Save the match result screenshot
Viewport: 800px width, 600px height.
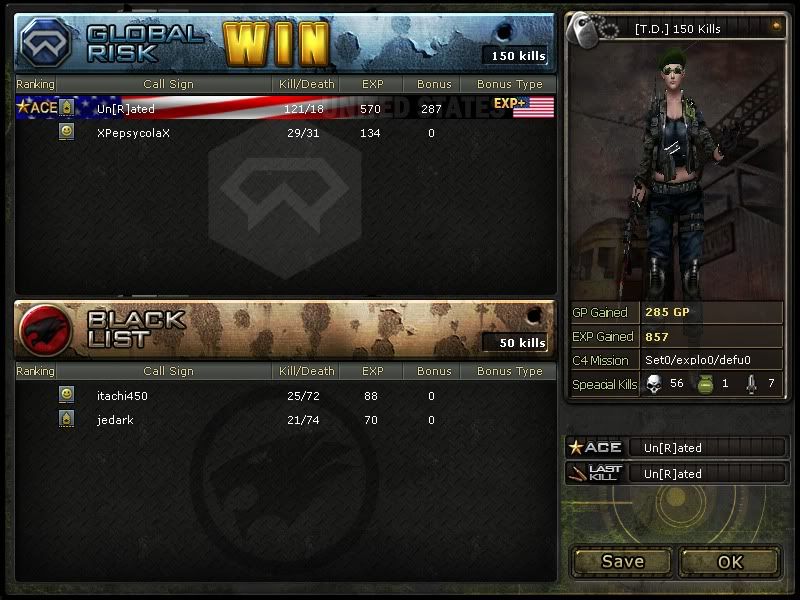pyautogui.click(x=622, y=561)
